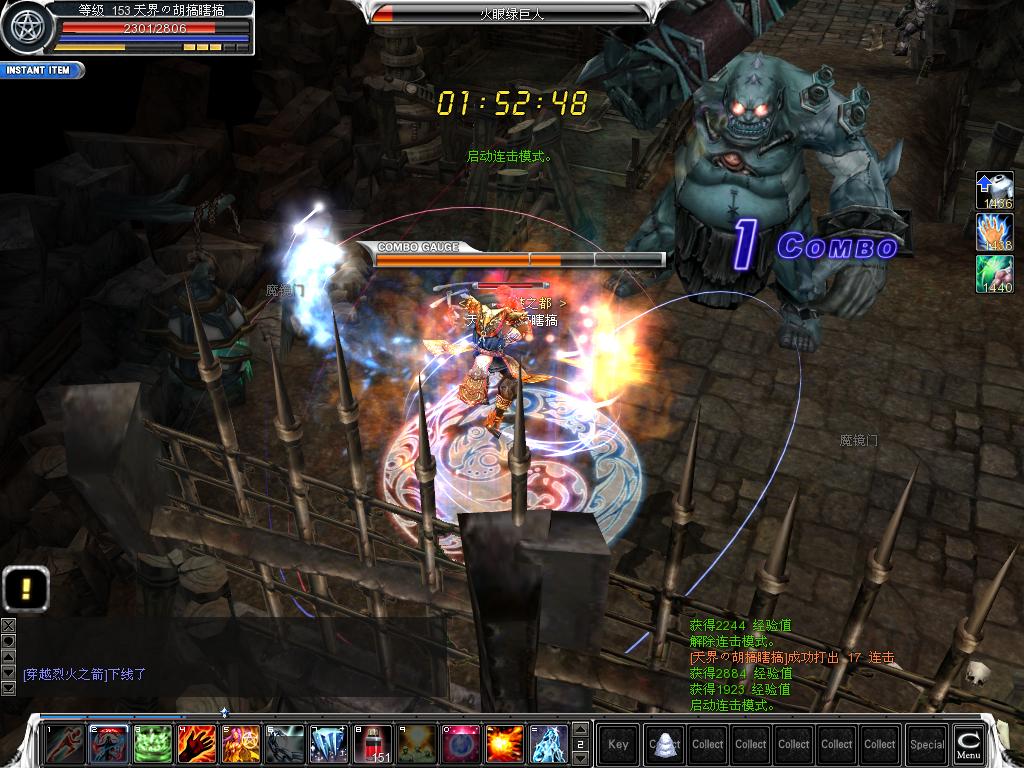Use the red potion with count 151
The height and width of the screenshot is (768, 1024).
(374, 744)
